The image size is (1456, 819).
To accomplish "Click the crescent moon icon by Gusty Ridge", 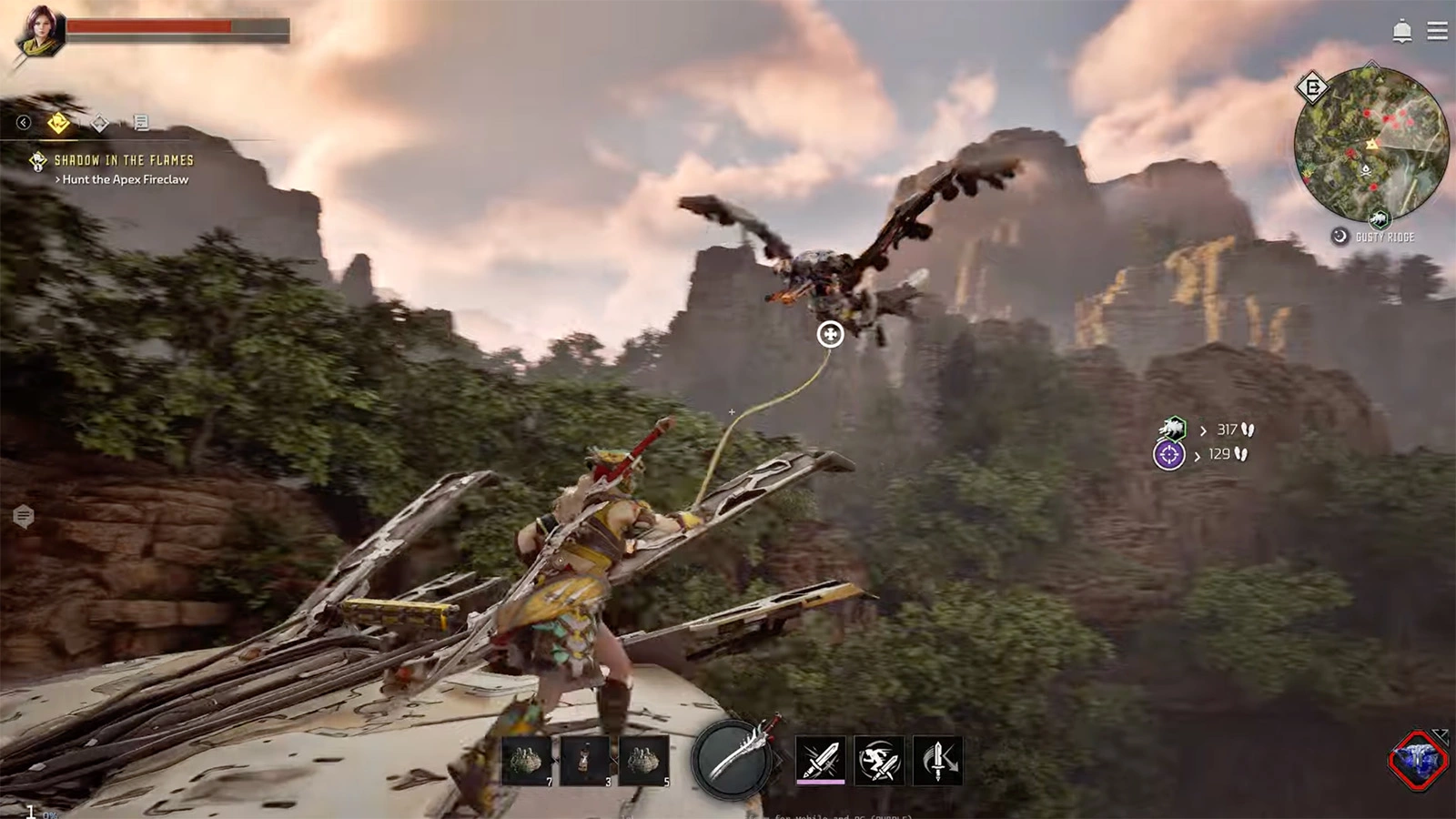I will tap(1340, 237).
